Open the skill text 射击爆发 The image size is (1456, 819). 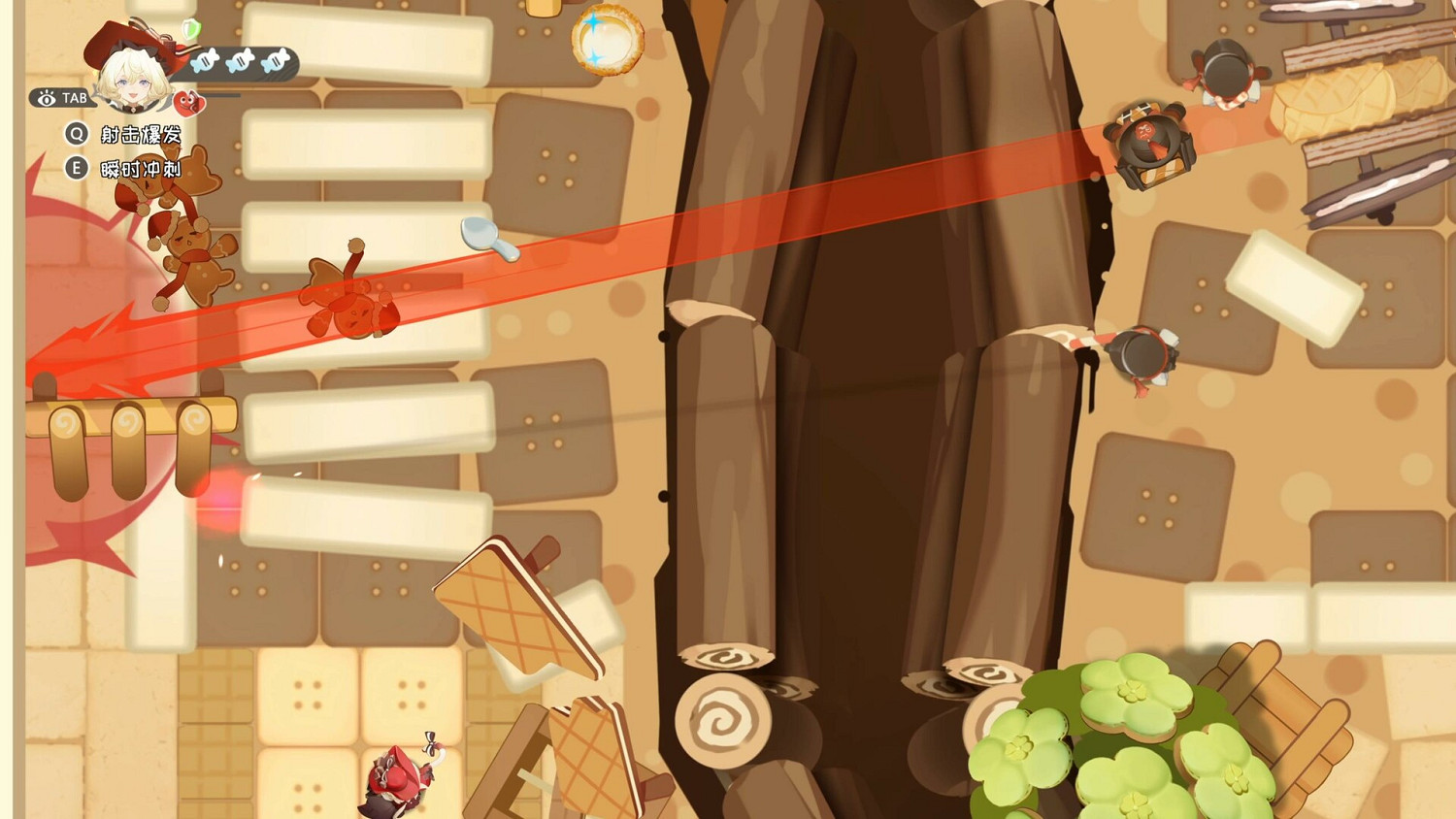tap(142, 135)
